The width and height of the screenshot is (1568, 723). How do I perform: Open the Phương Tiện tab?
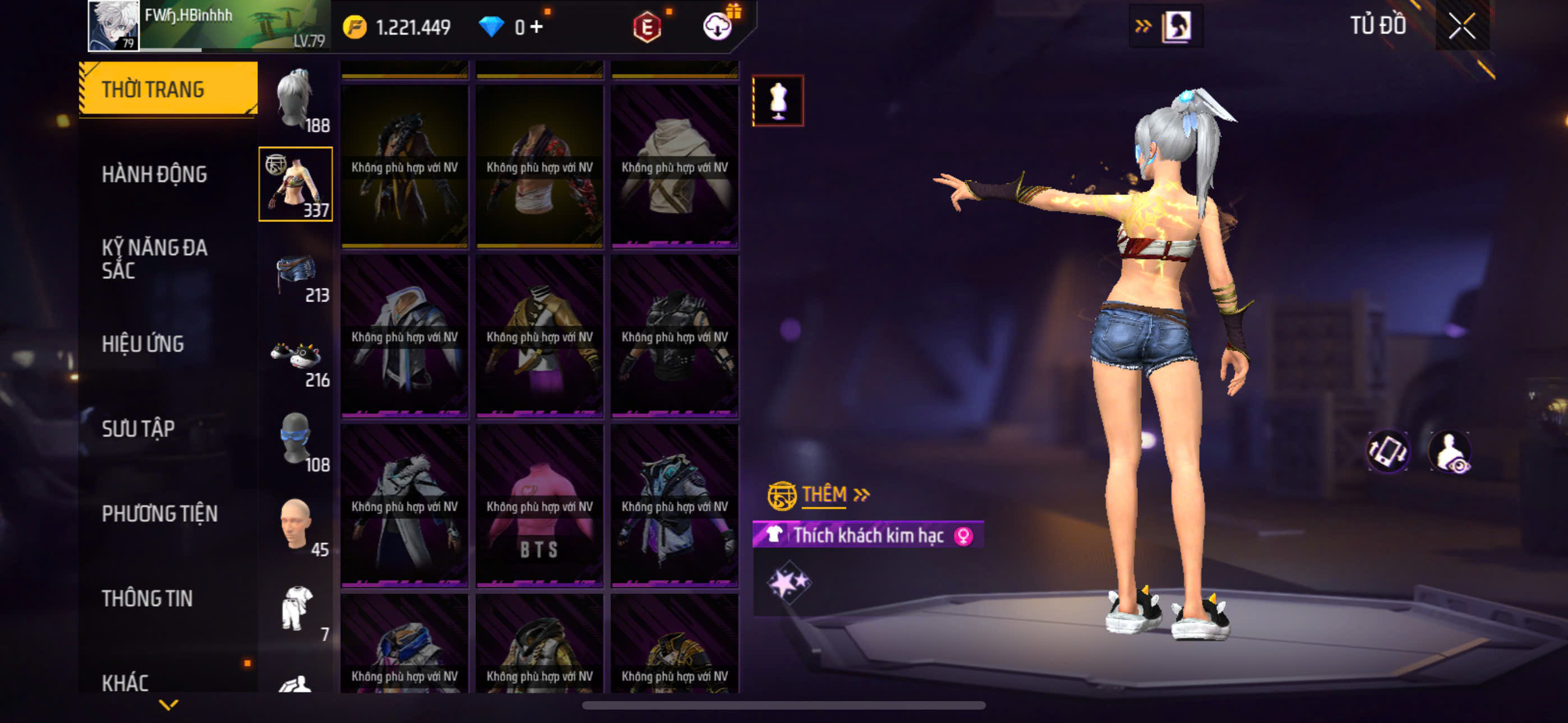(x=159, y=513)
